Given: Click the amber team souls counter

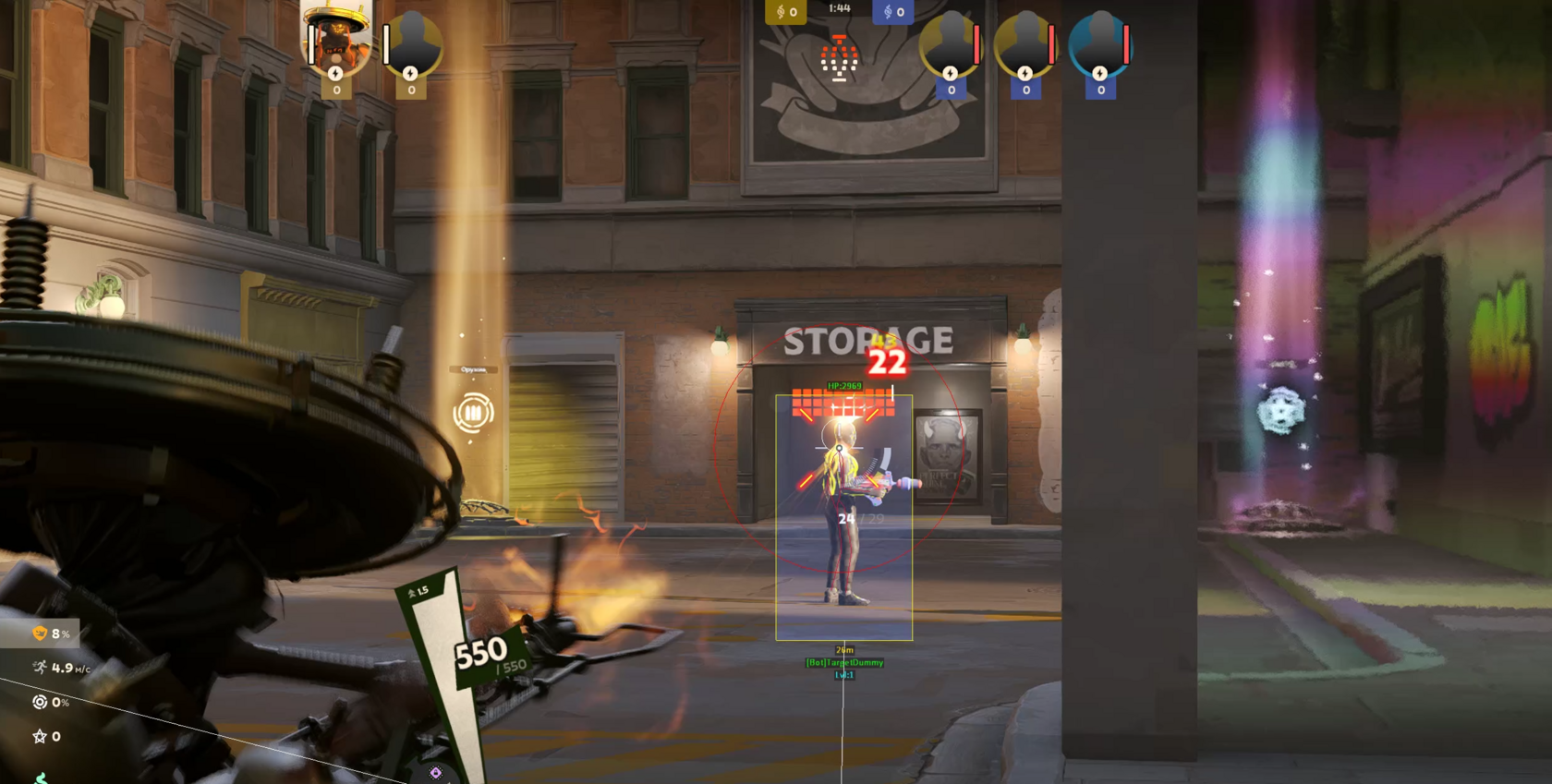Looking at the screenshot, I should point(786,12).
